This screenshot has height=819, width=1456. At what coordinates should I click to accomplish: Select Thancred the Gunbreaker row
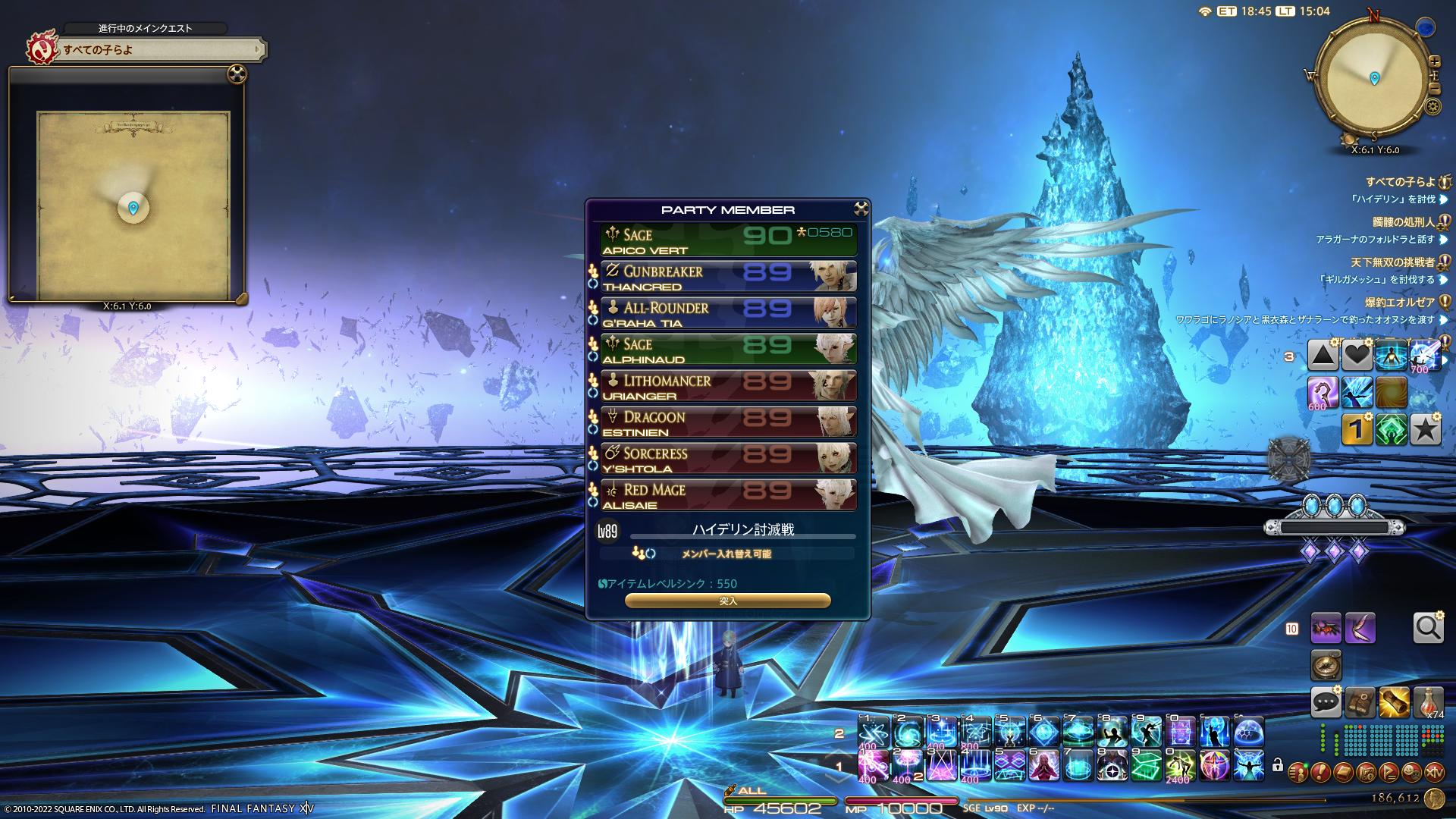coord(728,277)
